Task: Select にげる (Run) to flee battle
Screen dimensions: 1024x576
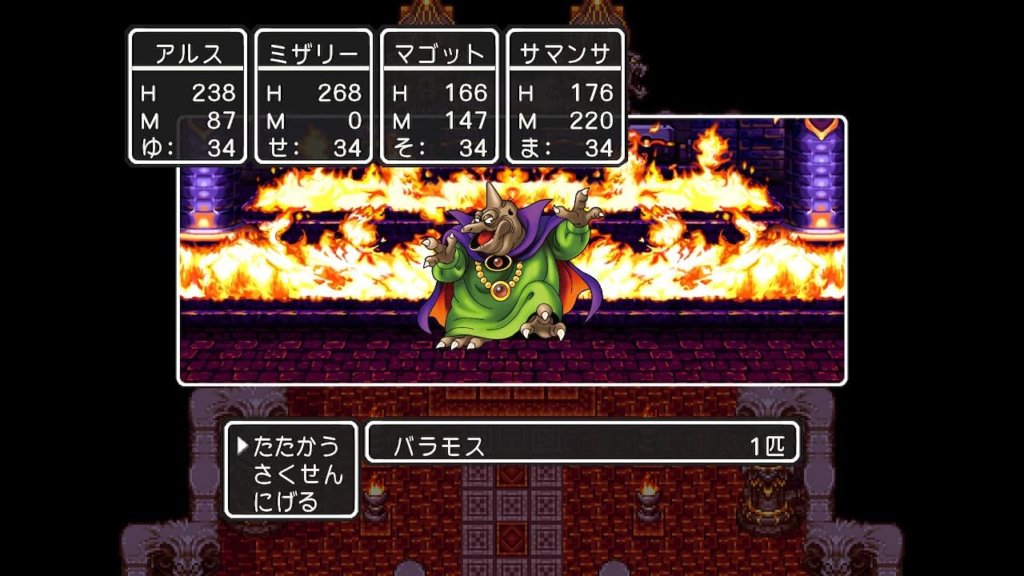Action: [x=285, y=500]
